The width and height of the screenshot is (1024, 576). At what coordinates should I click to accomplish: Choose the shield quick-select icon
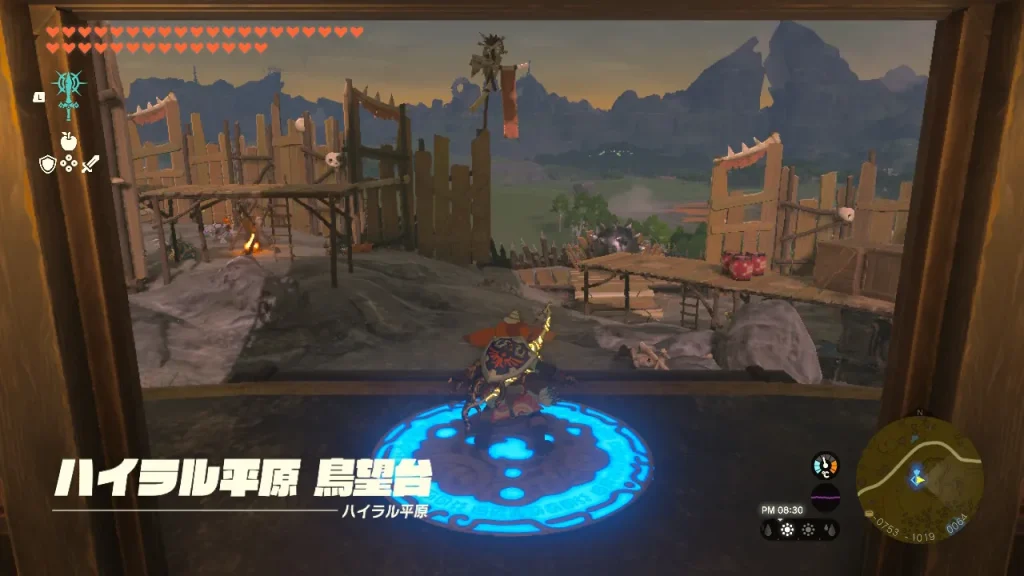(x=46, y=163)
